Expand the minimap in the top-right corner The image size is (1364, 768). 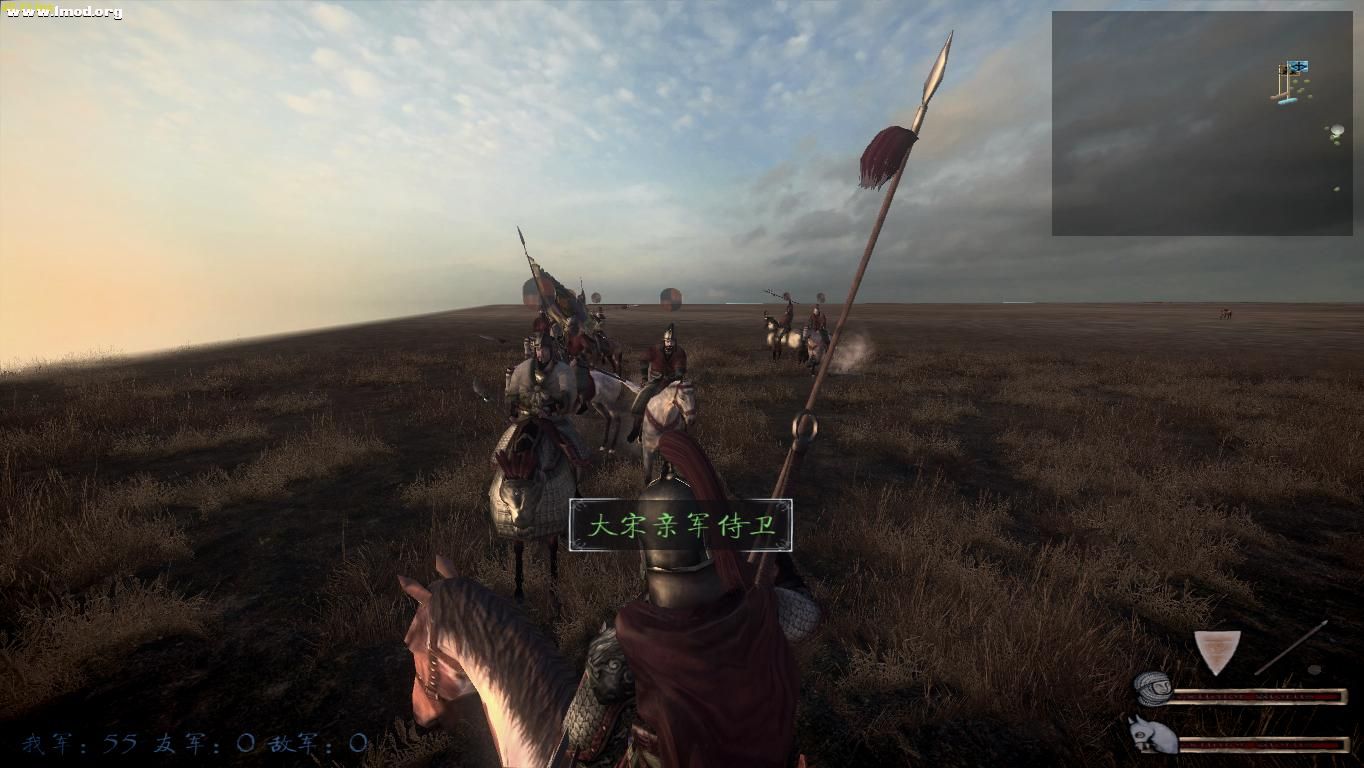point(1205,120)
